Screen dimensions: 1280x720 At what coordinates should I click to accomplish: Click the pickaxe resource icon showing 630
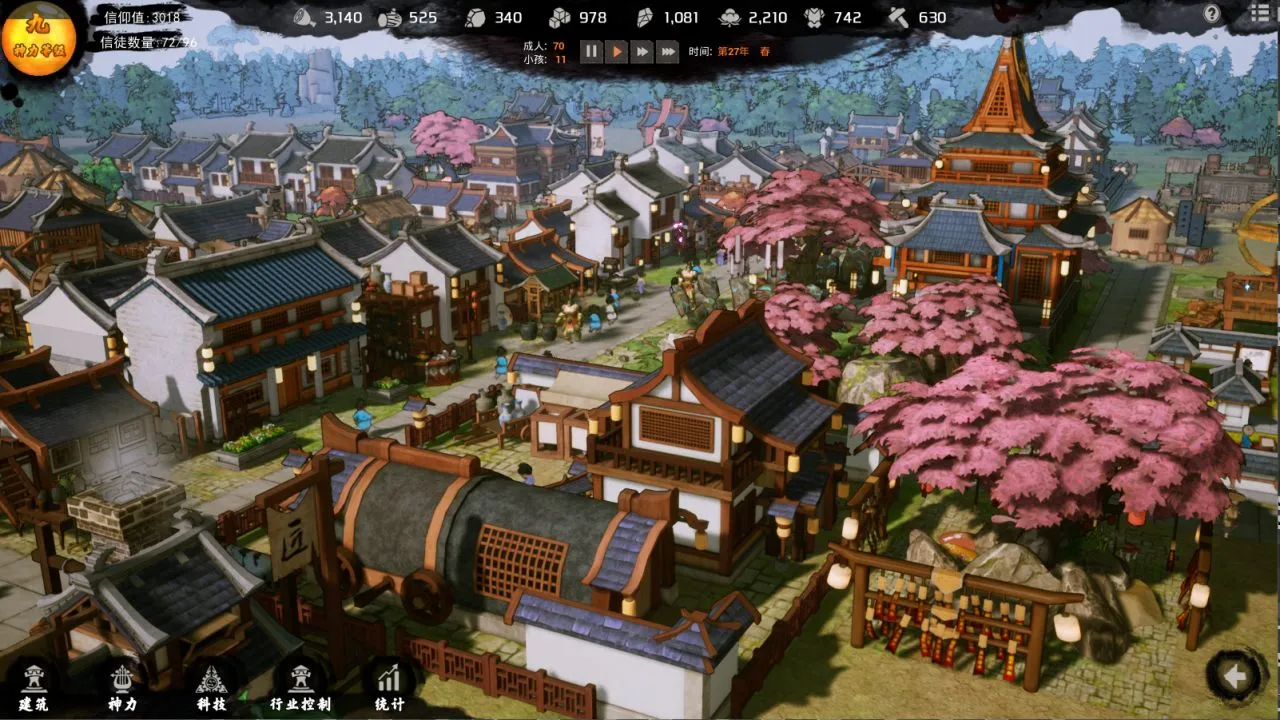click(x=897, y=17)
